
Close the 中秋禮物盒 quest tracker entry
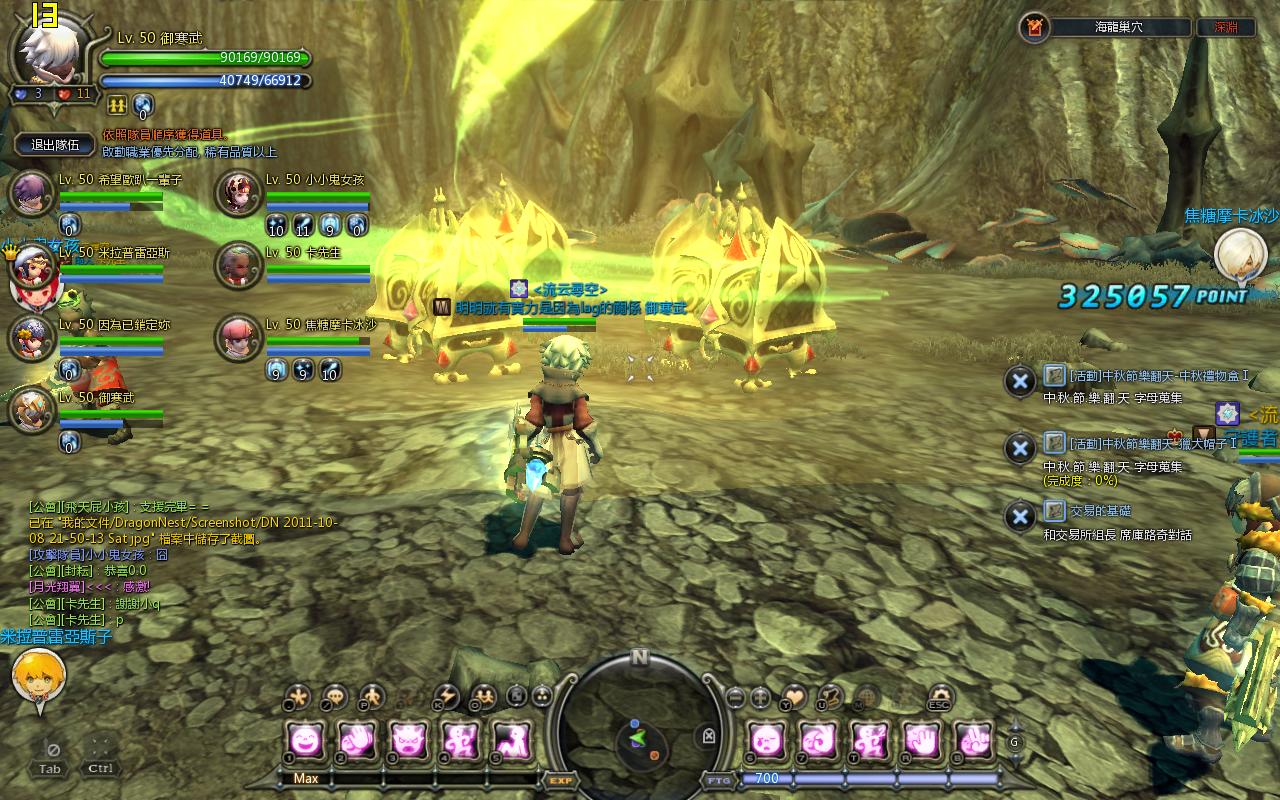point(1019,381)
